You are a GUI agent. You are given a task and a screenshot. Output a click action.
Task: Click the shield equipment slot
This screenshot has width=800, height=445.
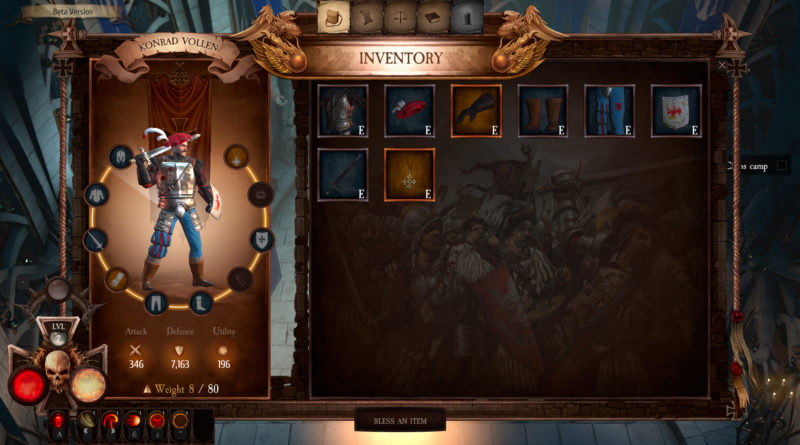click(x=262, y=239)
